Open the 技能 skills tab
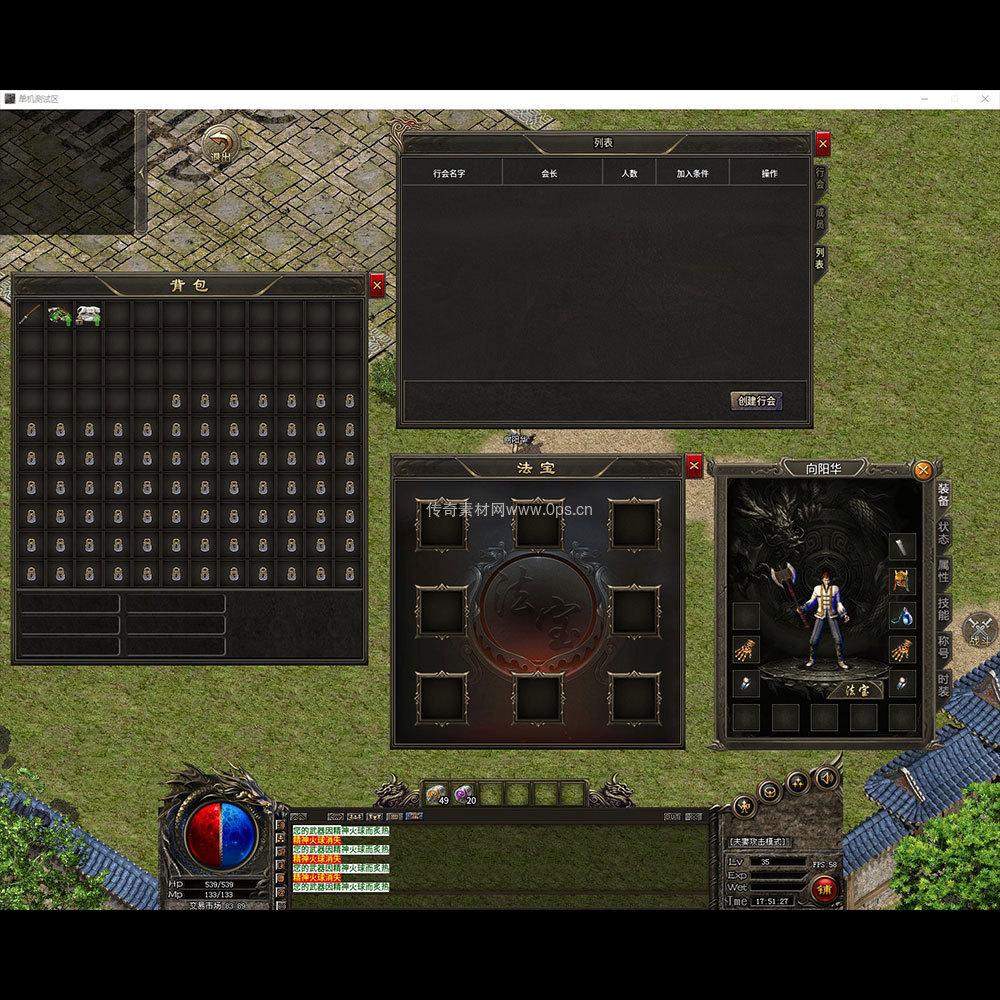This screenshot has height=1000, width=1000. (943, 608)
